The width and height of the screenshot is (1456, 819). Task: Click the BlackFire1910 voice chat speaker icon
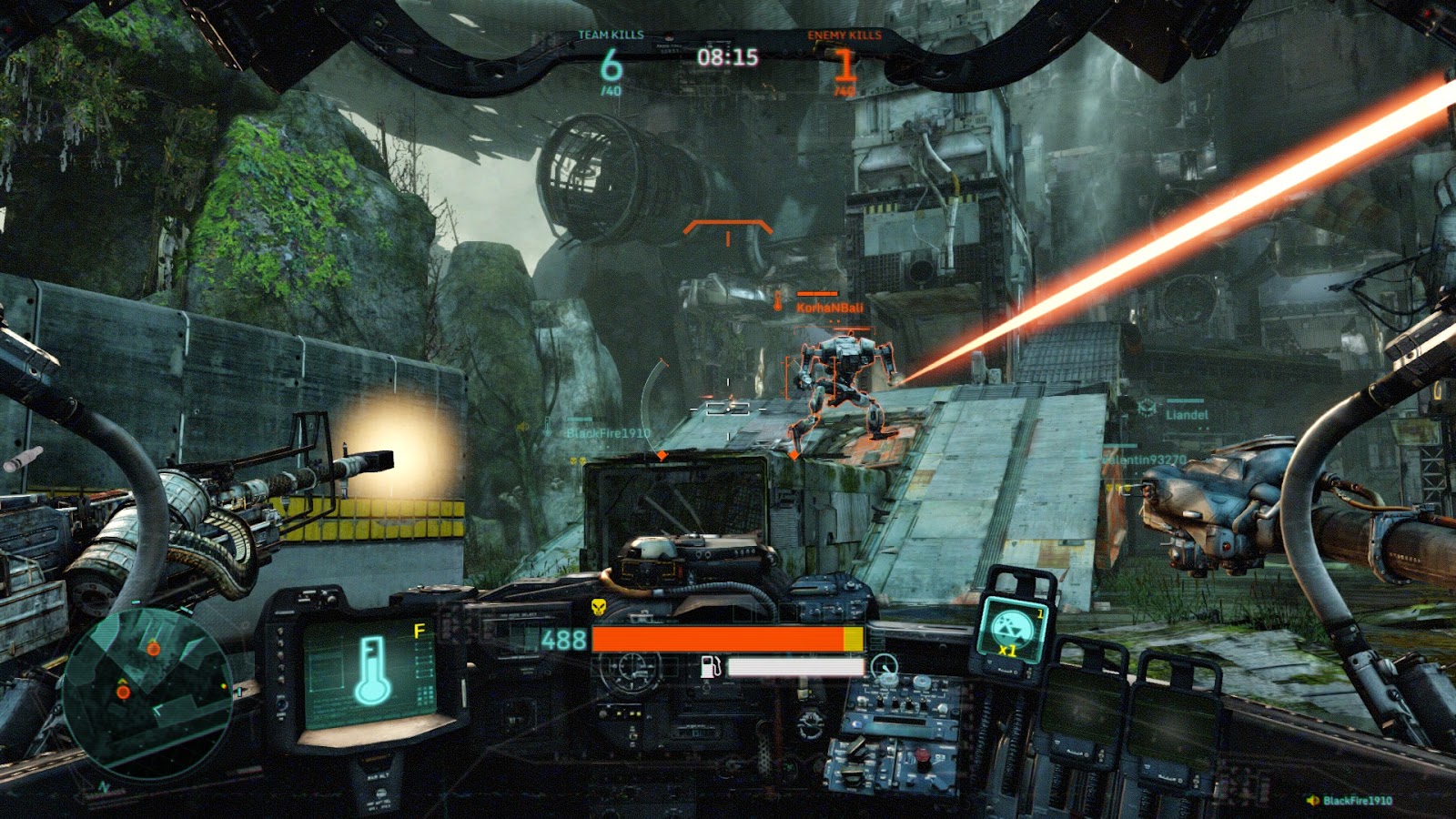1312,801
